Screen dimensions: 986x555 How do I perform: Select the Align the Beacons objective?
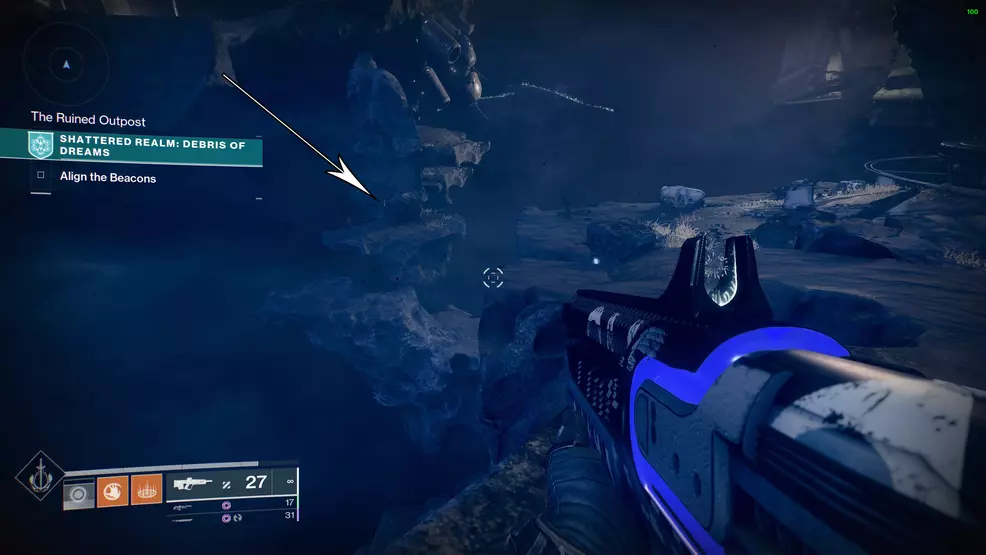coord(107,178)
